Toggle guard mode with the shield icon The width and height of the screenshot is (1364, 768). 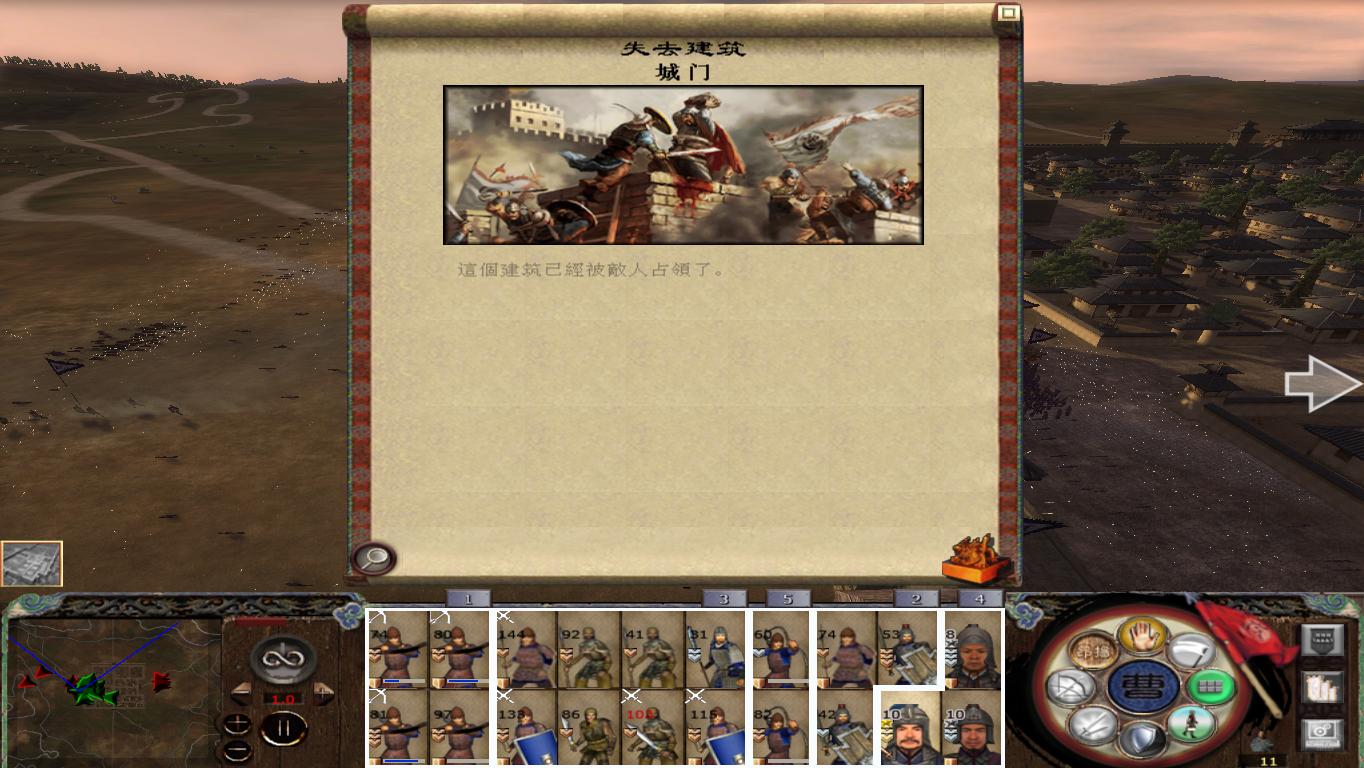[x=1142, y=735]
